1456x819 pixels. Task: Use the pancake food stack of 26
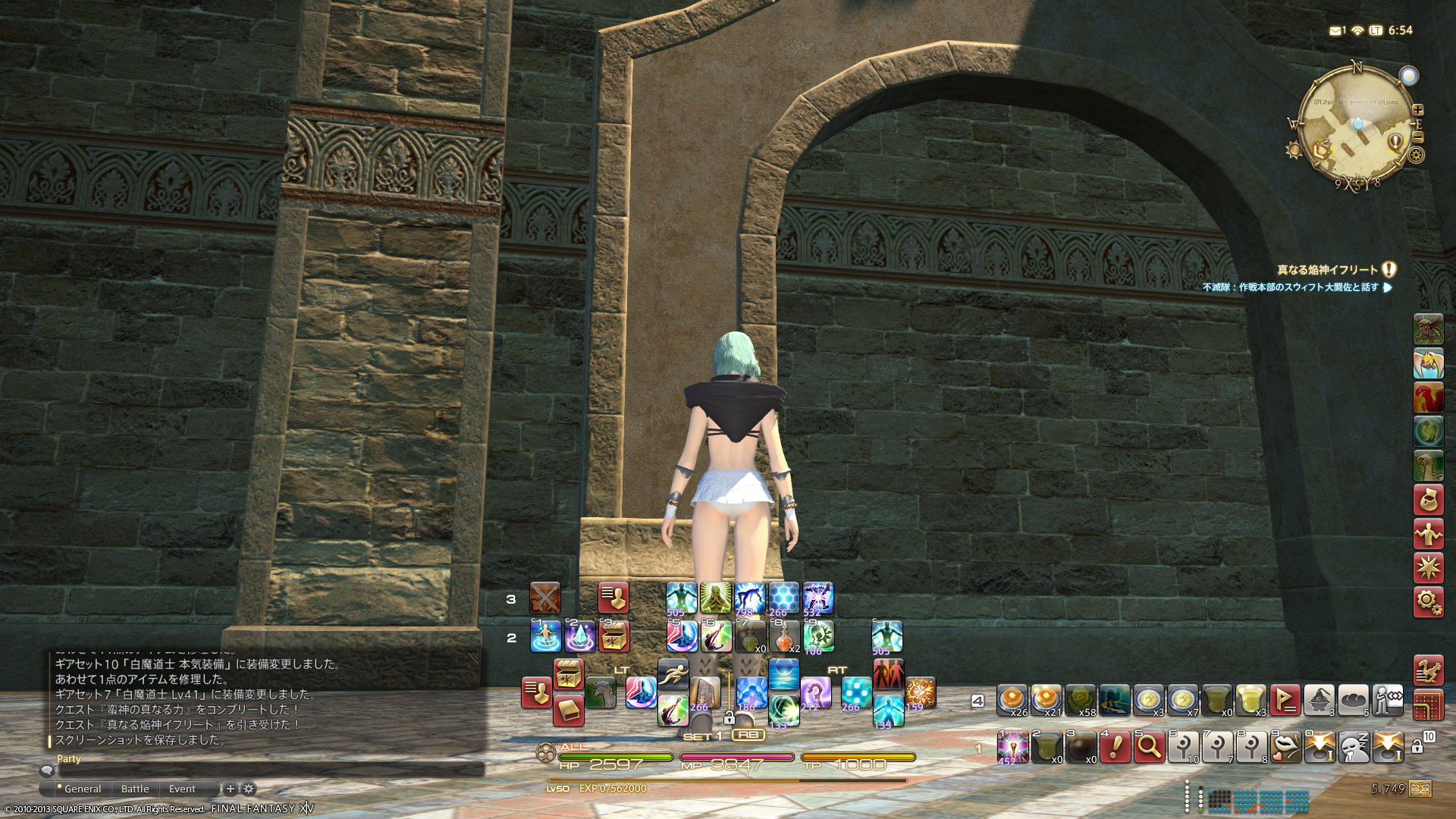coord(1012,701)
